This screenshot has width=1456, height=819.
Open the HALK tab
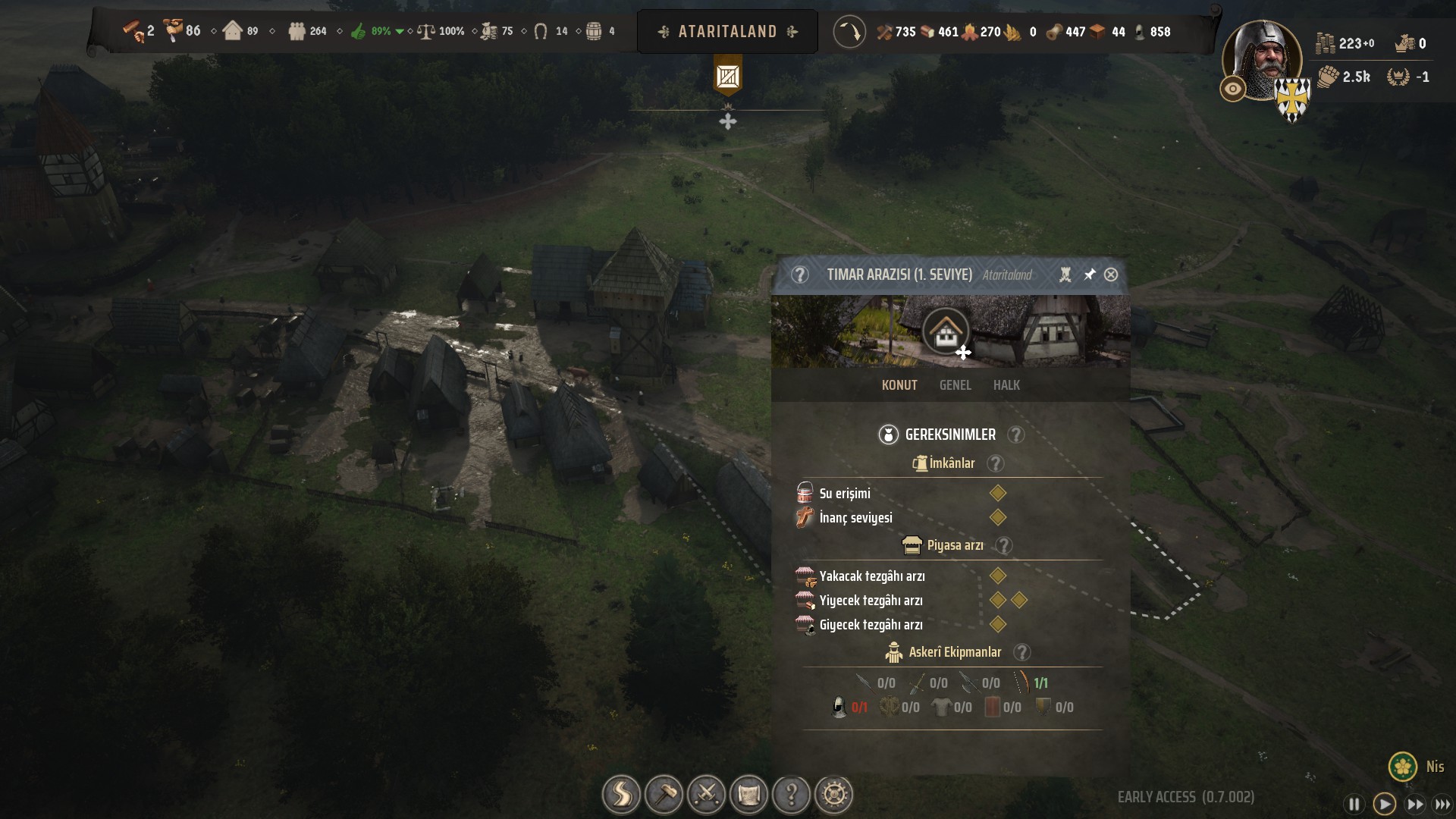pos(1006,385)
